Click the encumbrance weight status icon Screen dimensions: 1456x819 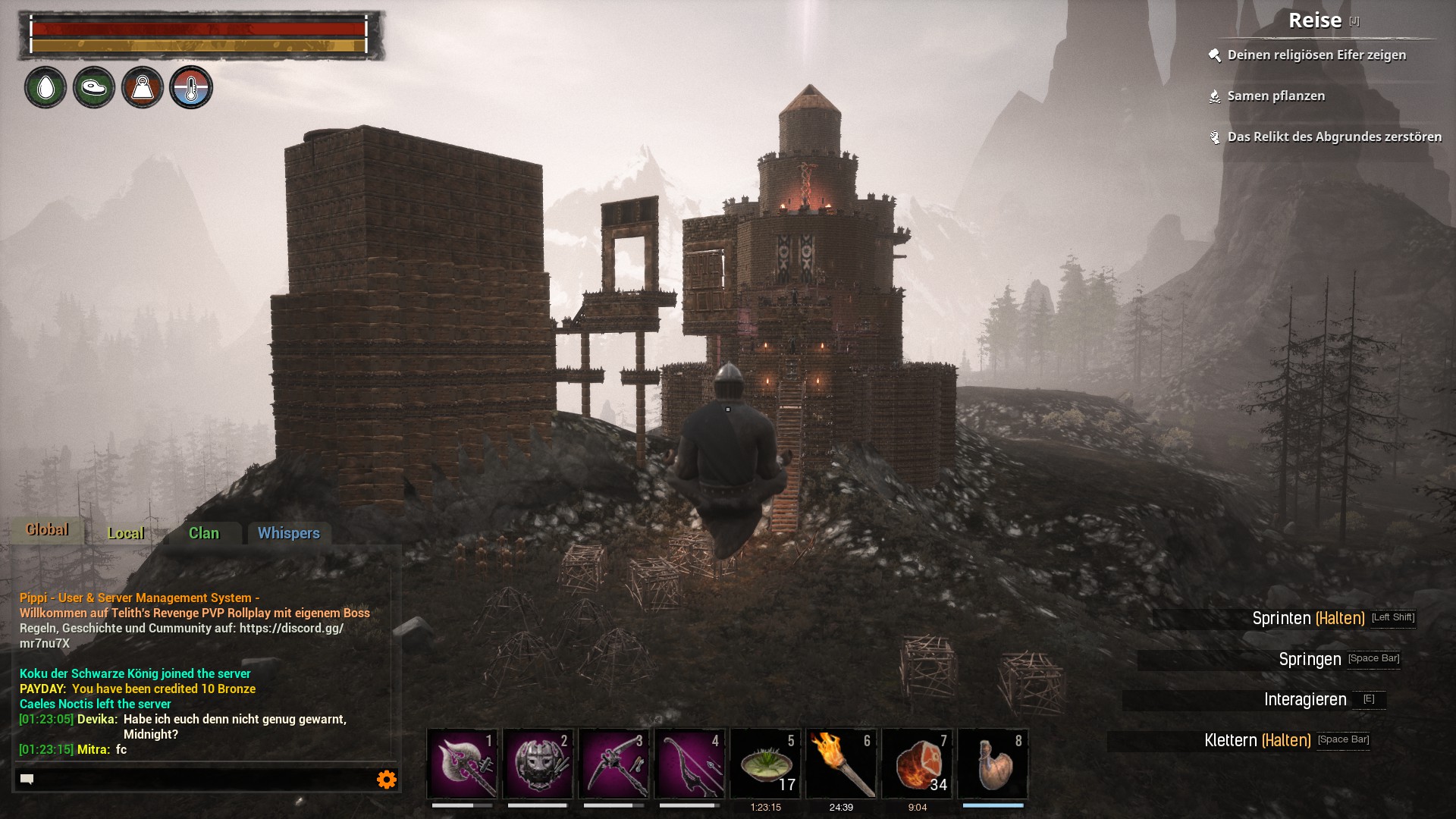(143, 88)
